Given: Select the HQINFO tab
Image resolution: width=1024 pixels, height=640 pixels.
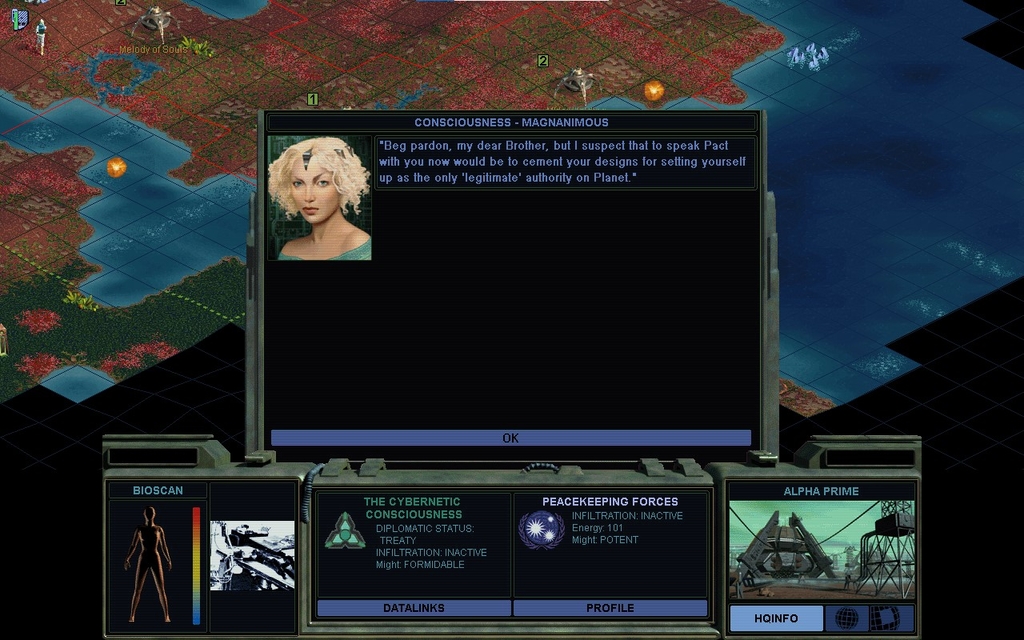Looking at the screenshot, I should click(776, 618).
